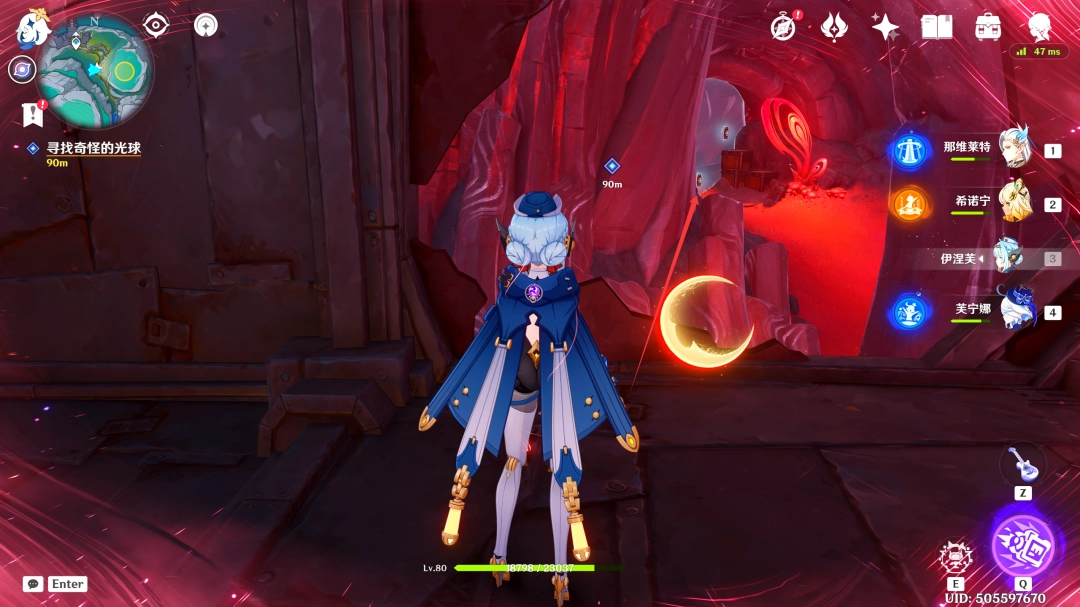Open the compass events icon

pyautogui.click(x=785, y=27)
